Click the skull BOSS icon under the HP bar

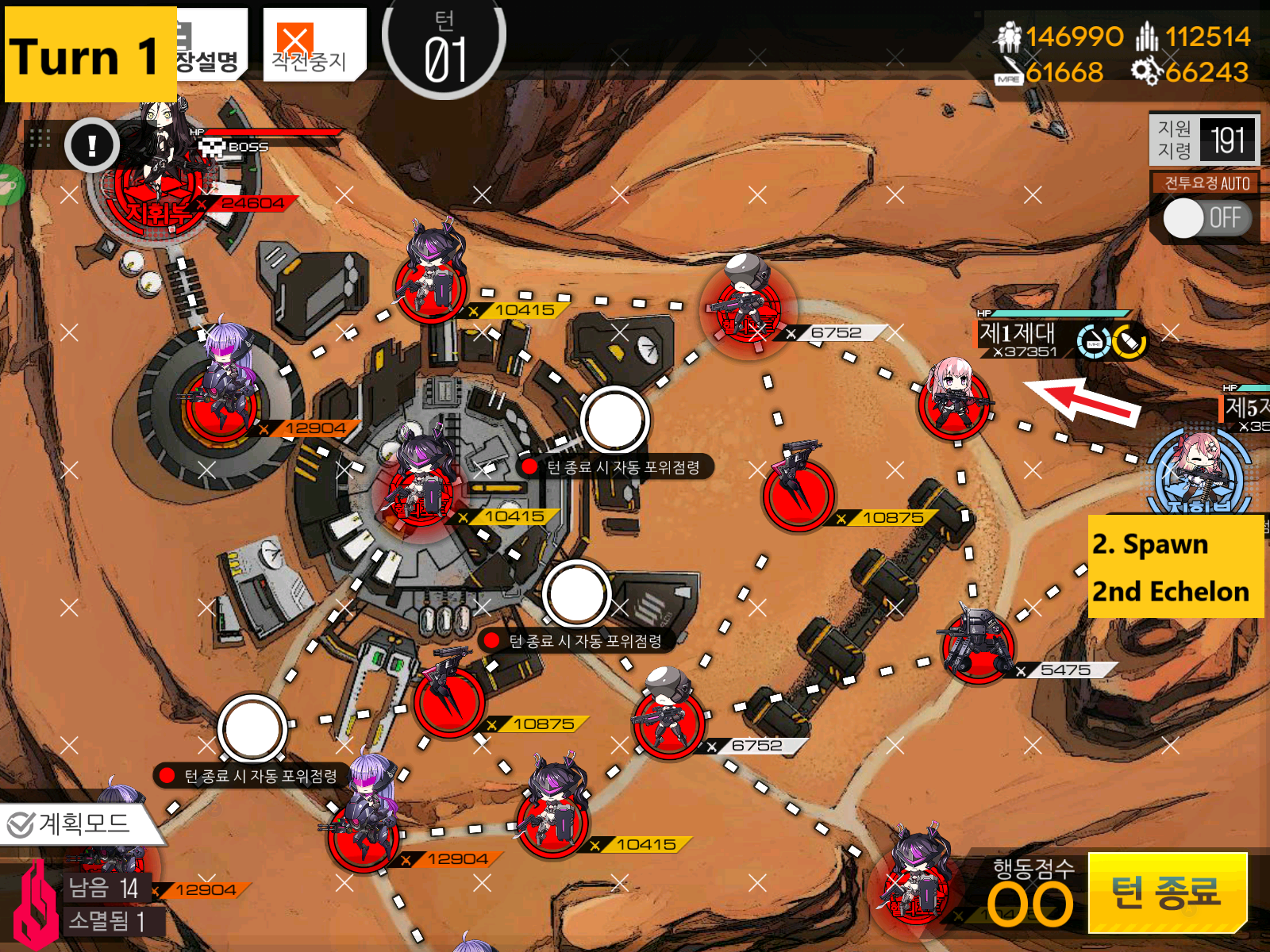tap(212, 146)
